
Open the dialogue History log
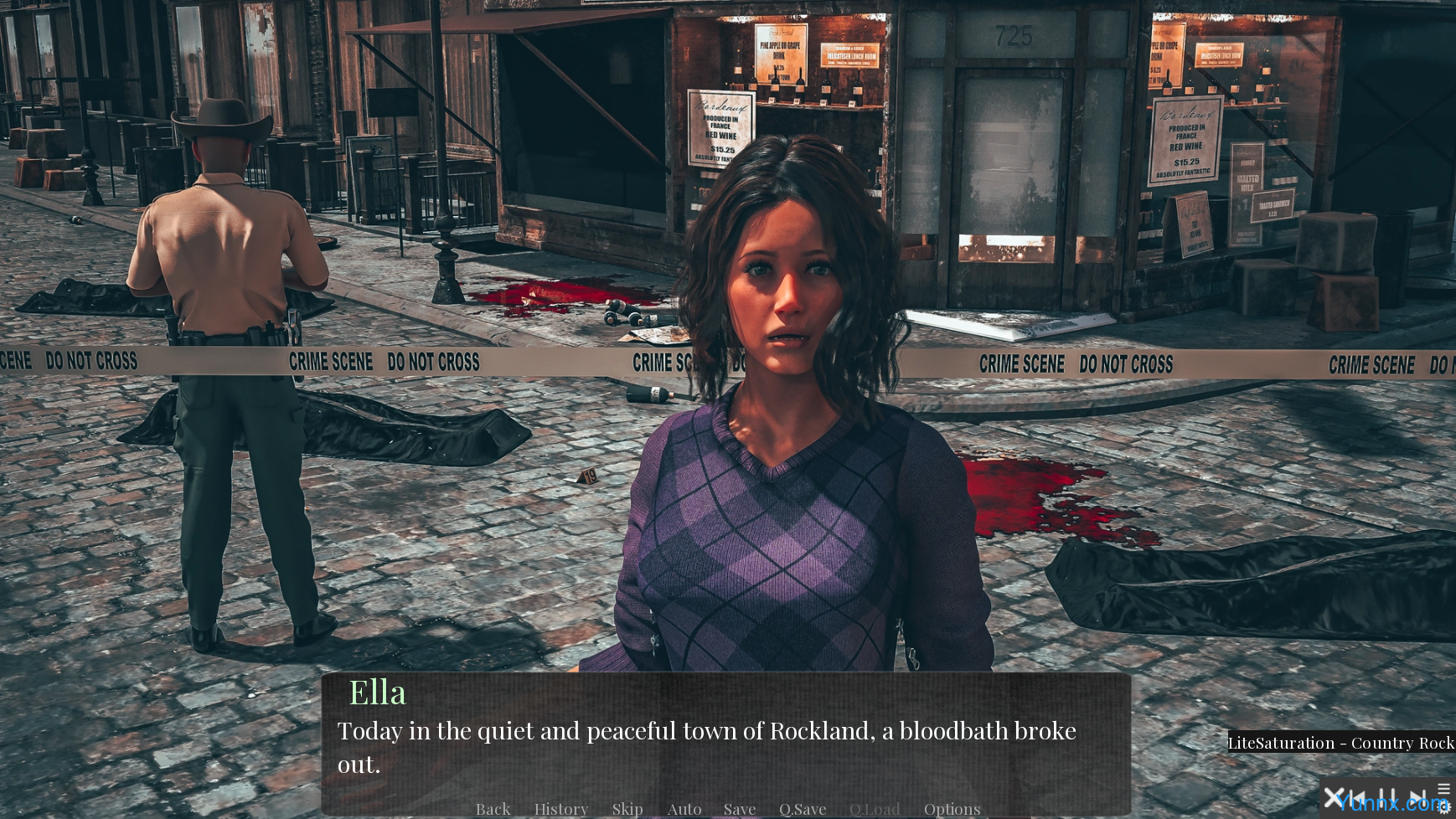[561, 809]
